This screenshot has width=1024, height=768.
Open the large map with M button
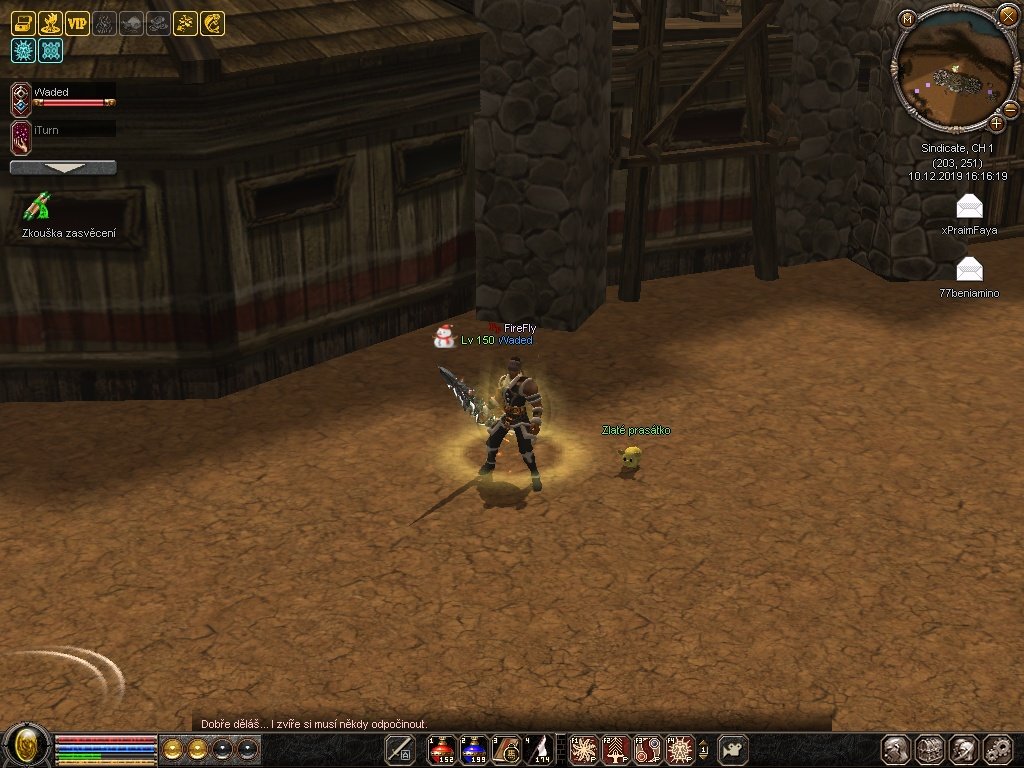(907, 18)
